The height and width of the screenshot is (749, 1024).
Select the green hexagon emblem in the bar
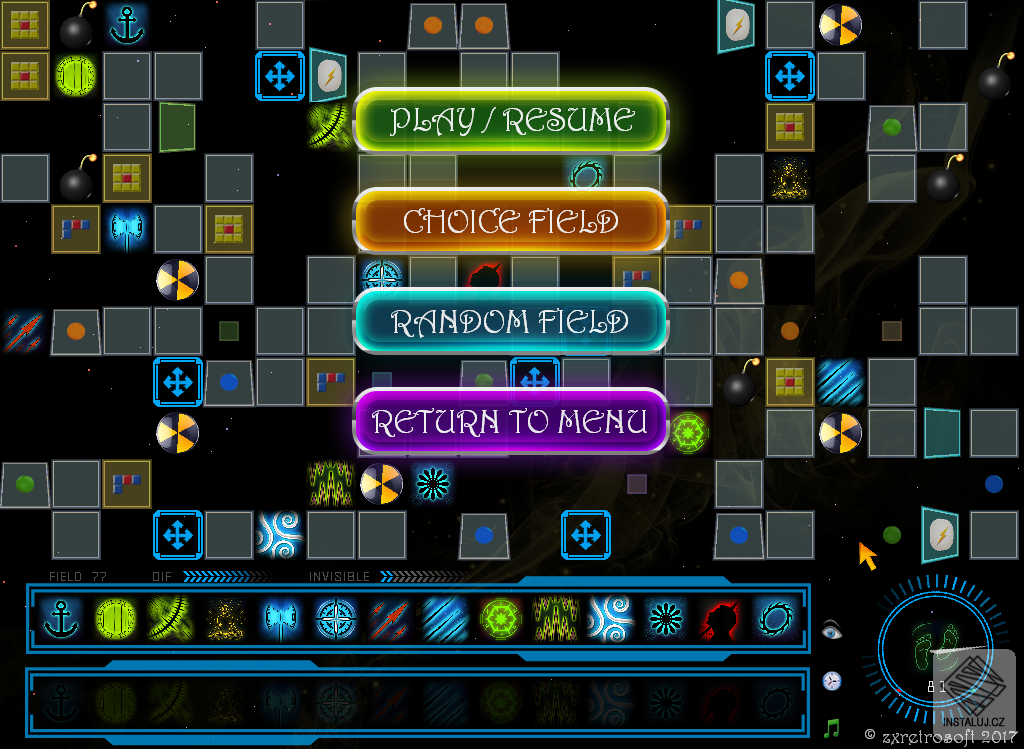(499, 619)
